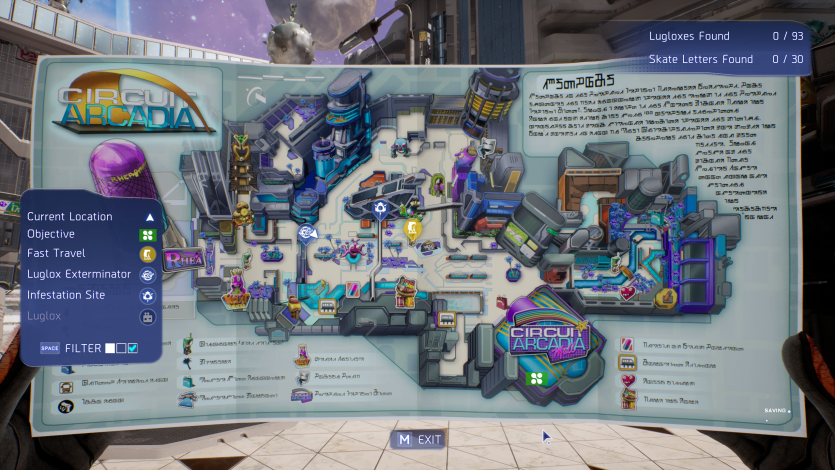Pick the Luglox Exterminator legend entry
Screen dimensions: 835x470
(79, 274)
